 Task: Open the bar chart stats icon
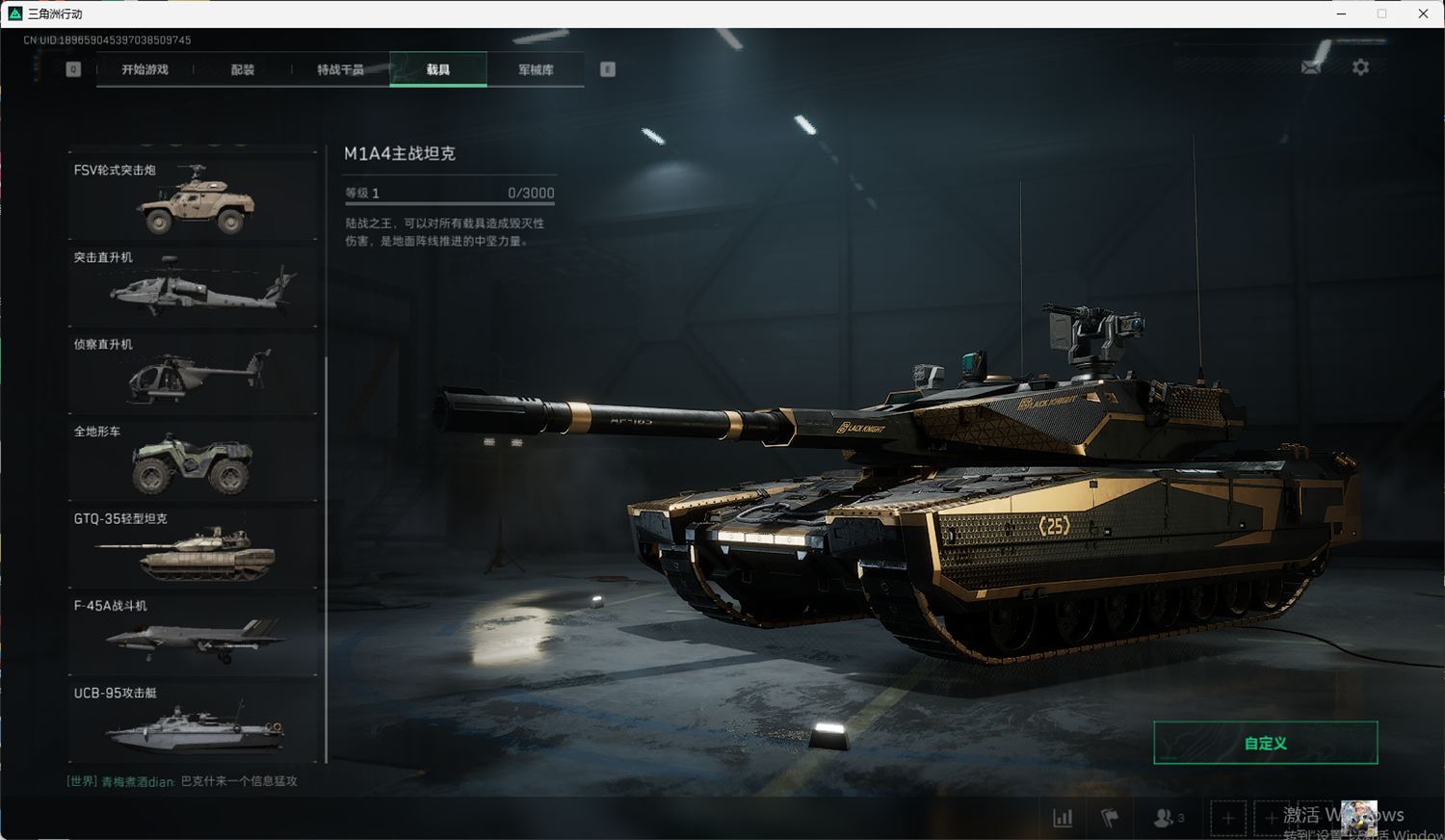pyautogui.click(x=1063, y=818)
